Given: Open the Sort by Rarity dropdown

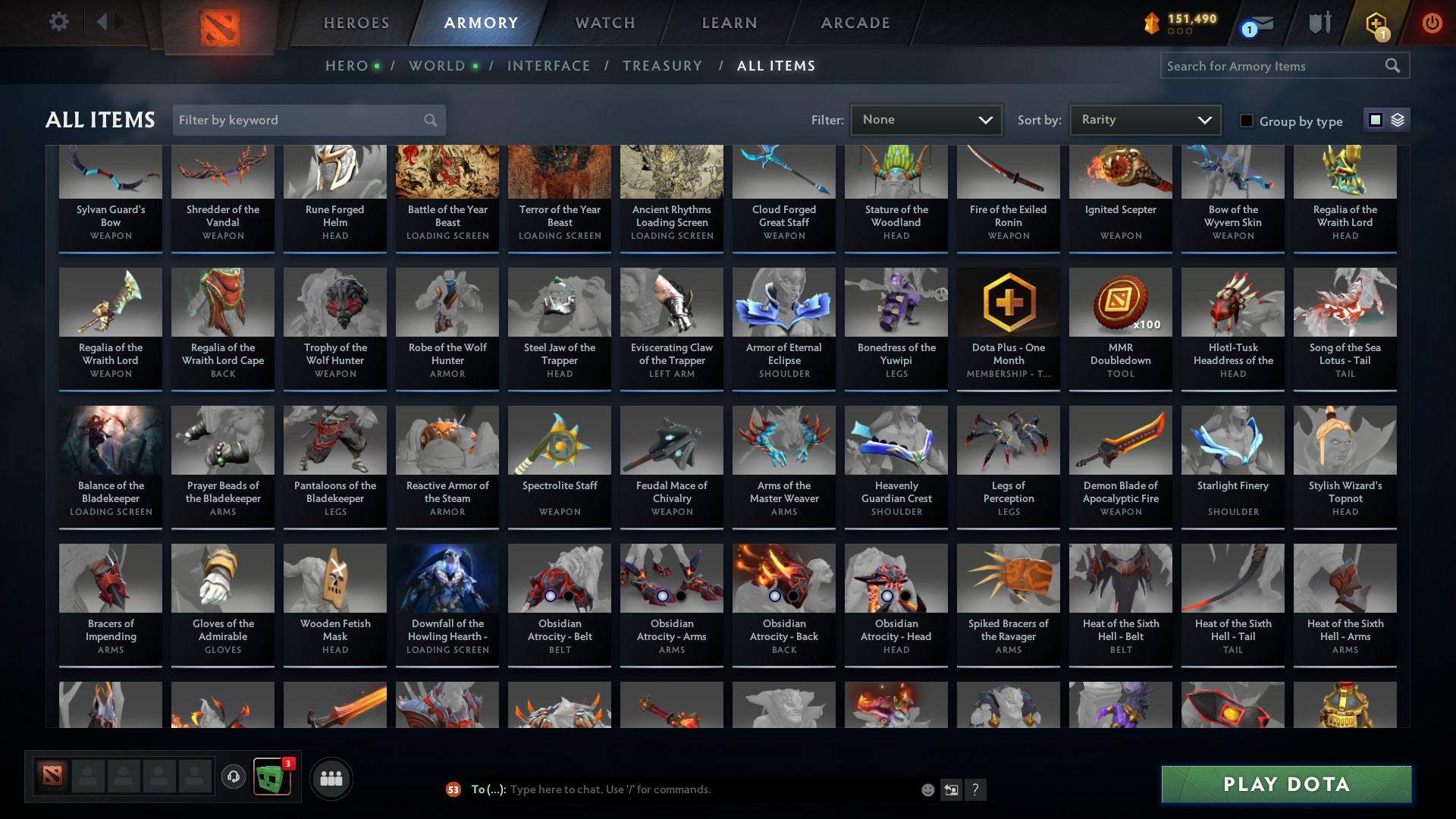Looking at the screenshot, I should (1144, 119).
